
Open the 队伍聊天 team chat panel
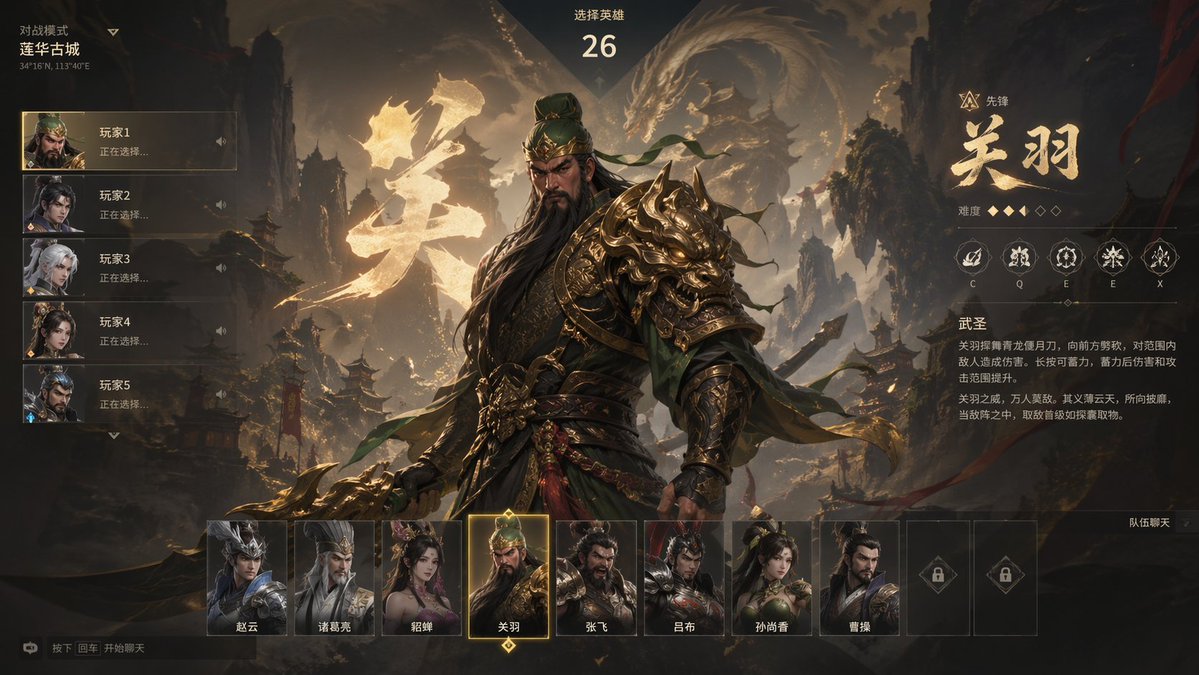1150,522
